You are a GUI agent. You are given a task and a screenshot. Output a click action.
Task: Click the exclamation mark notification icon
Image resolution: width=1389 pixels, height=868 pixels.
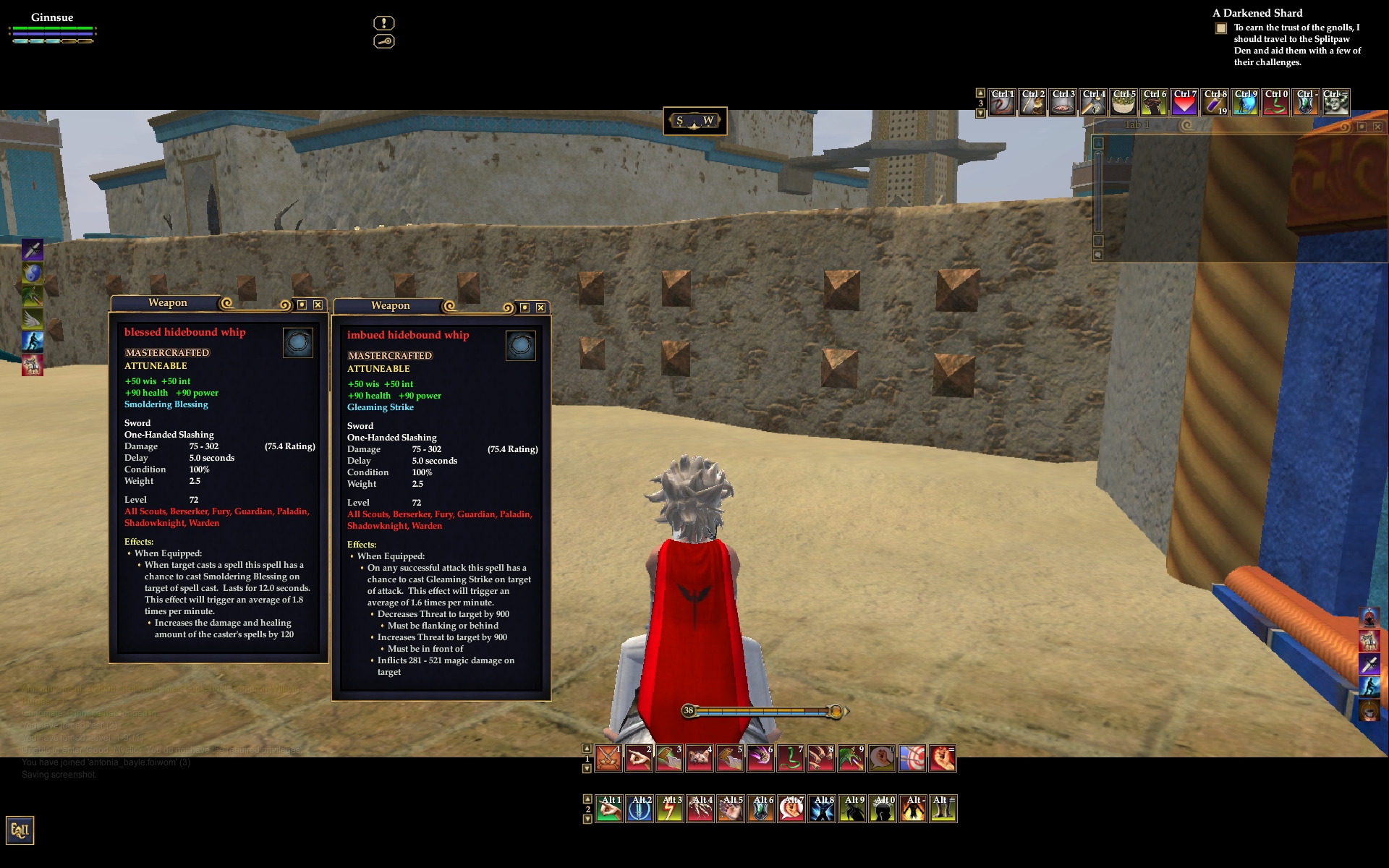[x=383, y=23]
